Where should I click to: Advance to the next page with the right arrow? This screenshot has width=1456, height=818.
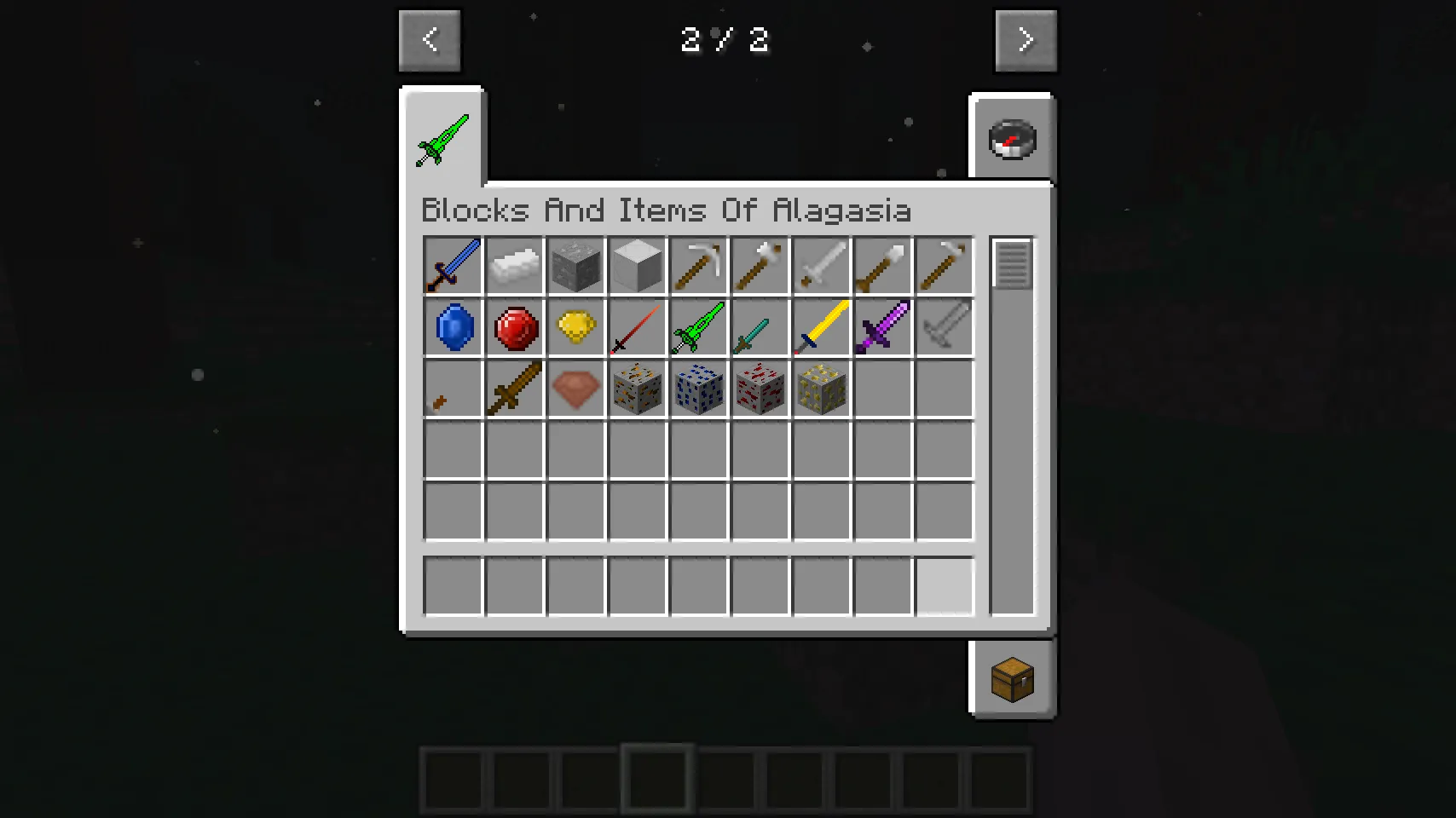click(x=1026, y=39)
